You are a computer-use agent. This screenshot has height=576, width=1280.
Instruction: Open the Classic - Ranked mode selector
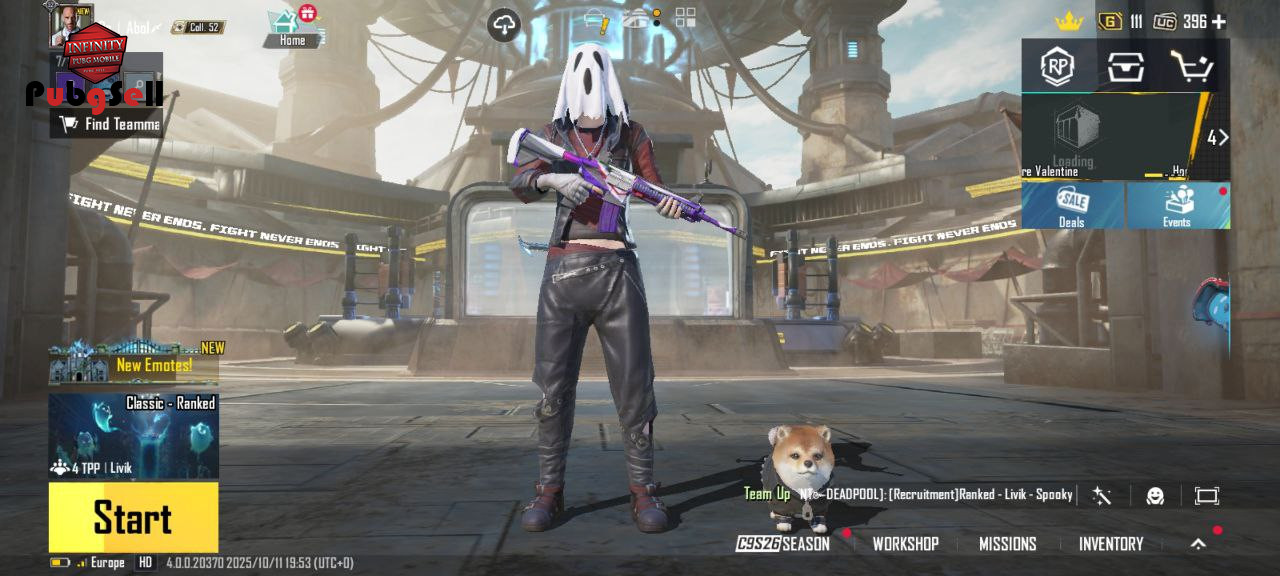[x=133, y=436]
